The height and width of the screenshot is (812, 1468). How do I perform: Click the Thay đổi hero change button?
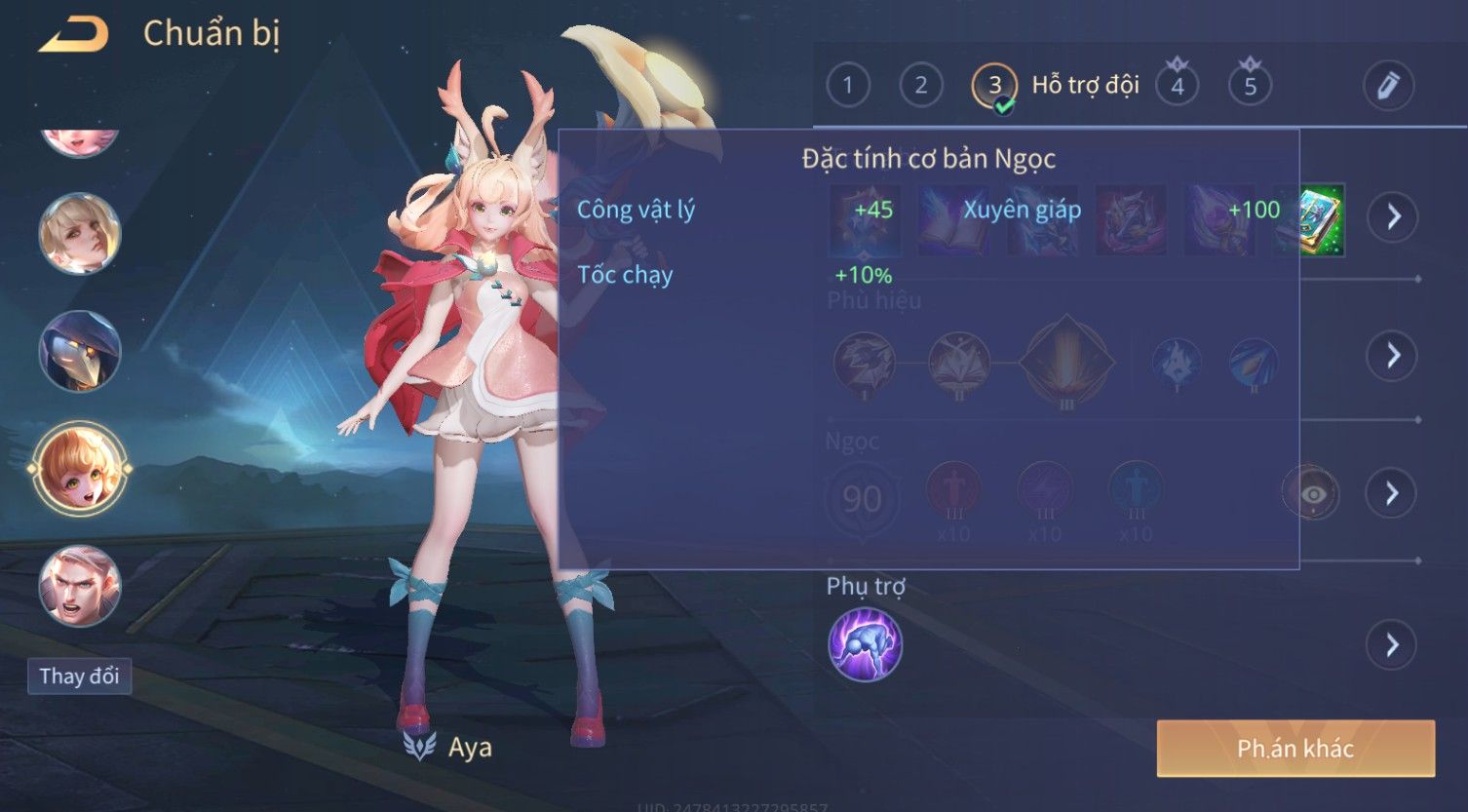(x=79, y=676)
